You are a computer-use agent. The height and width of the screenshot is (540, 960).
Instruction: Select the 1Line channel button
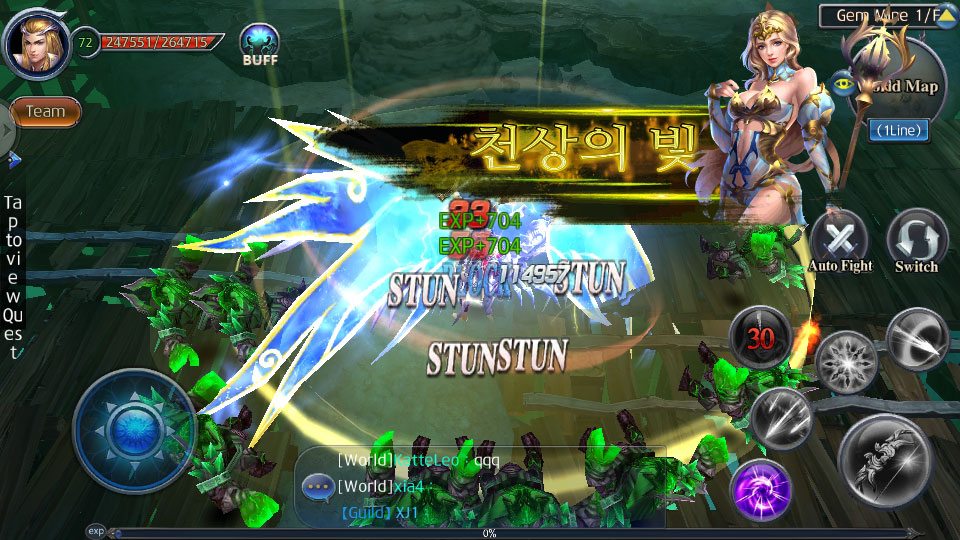pyautogui.click(x=898, y=130)
